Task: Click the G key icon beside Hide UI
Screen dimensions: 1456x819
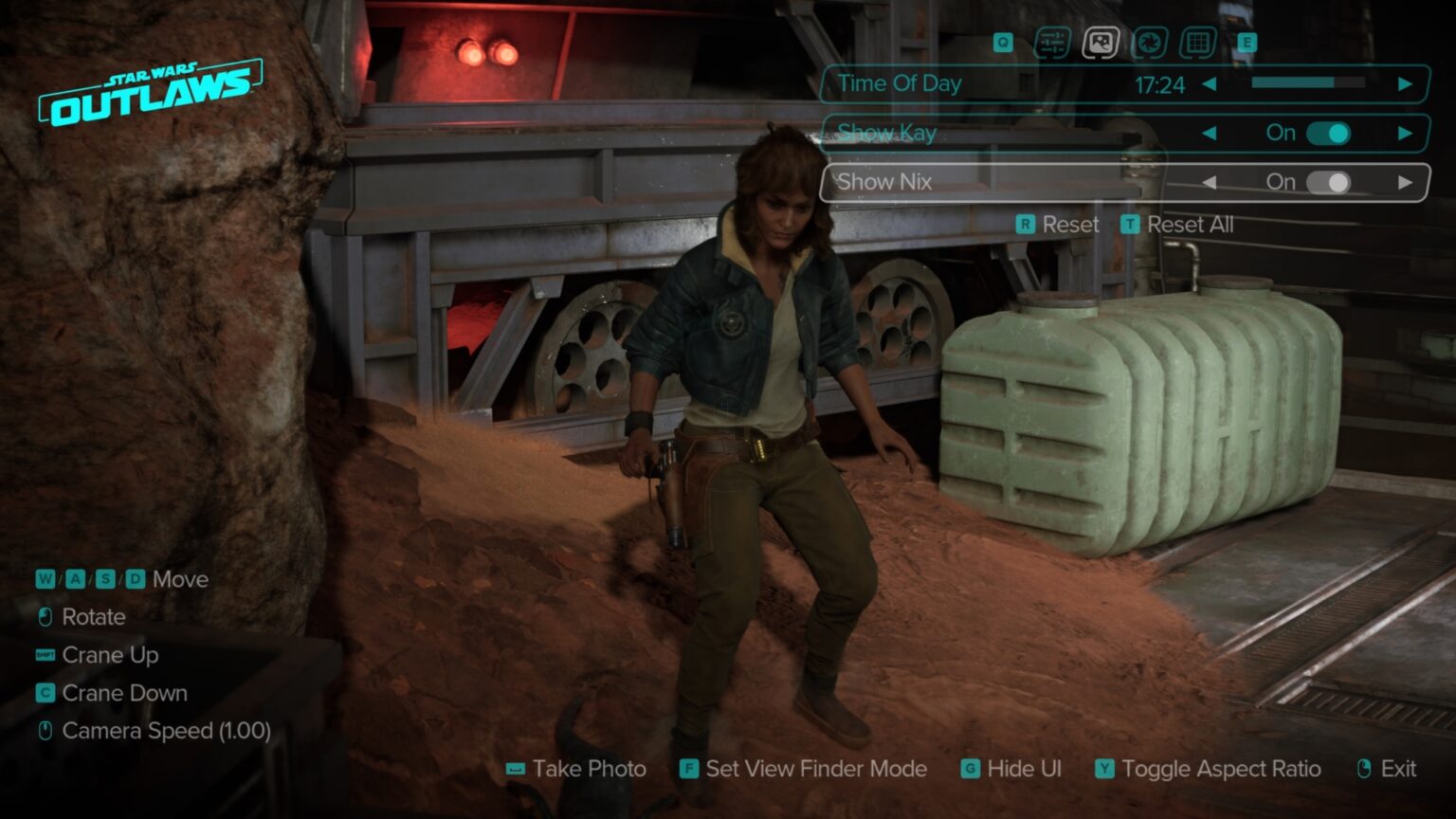Action: pyautogui.click(x=969, y=769)
